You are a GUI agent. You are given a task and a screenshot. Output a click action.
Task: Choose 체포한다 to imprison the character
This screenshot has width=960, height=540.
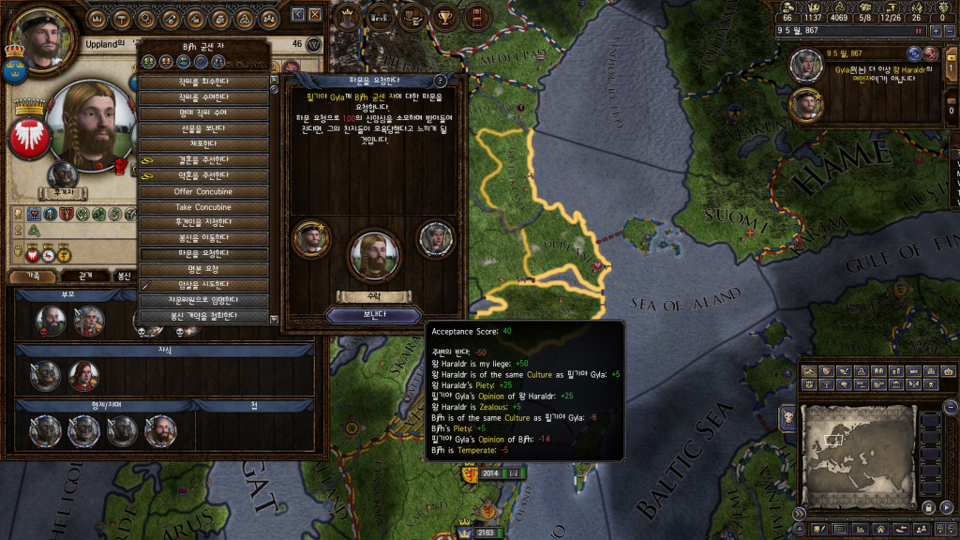click(203, 144)
